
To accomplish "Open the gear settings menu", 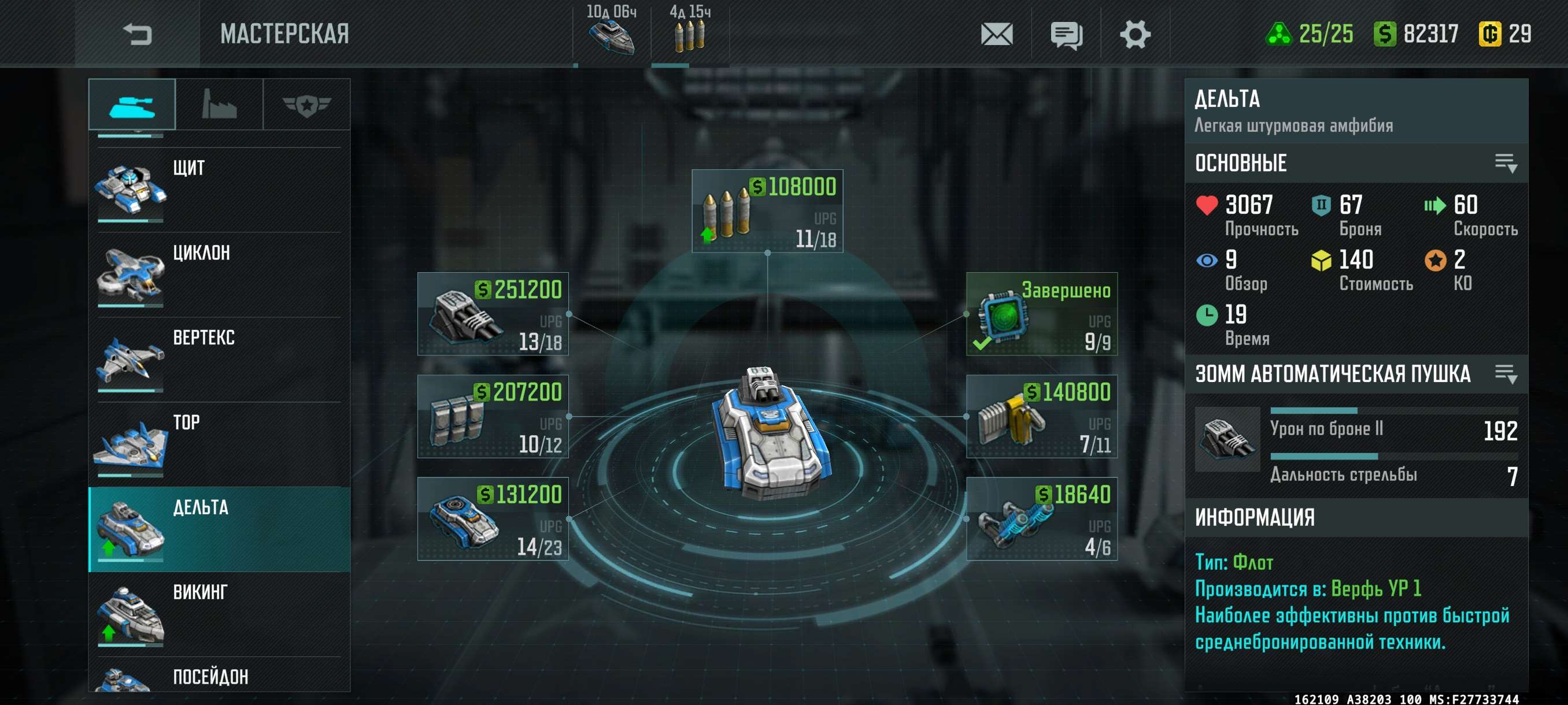I will 1134,34.
